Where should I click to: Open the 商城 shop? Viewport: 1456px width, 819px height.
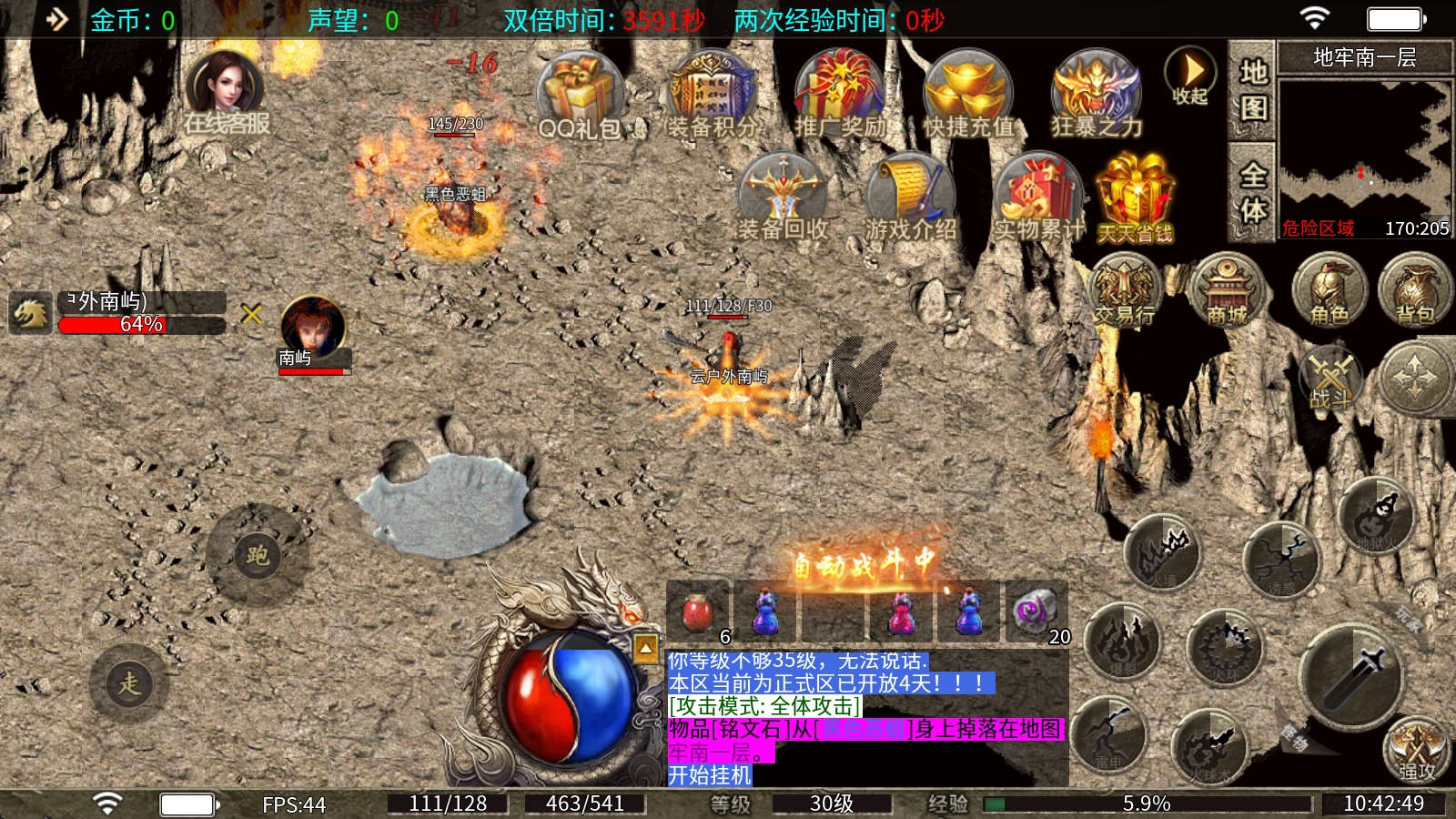pyautogui.click(x=1227, y=291)
